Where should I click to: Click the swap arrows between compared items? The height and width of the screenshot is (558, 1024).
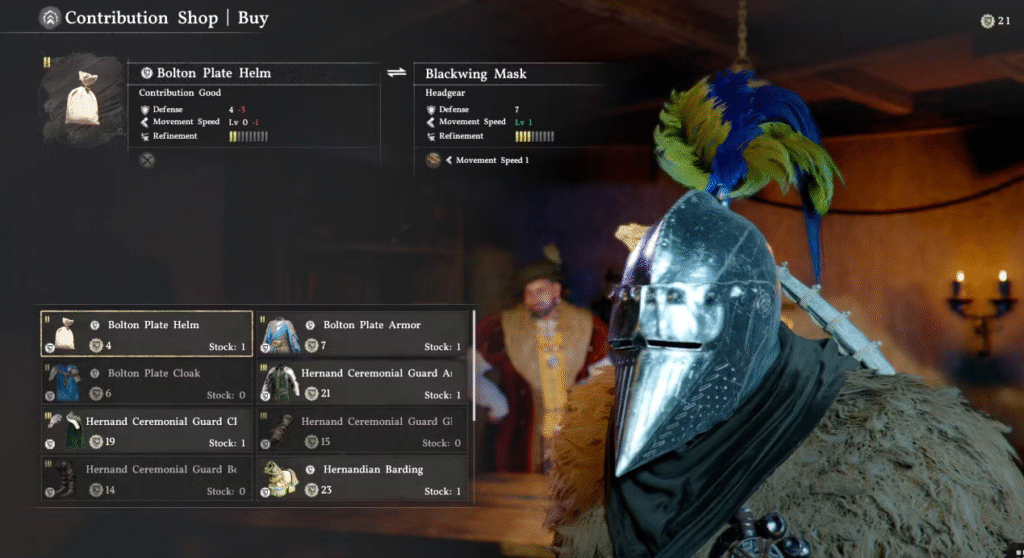(x=396, y=73)
